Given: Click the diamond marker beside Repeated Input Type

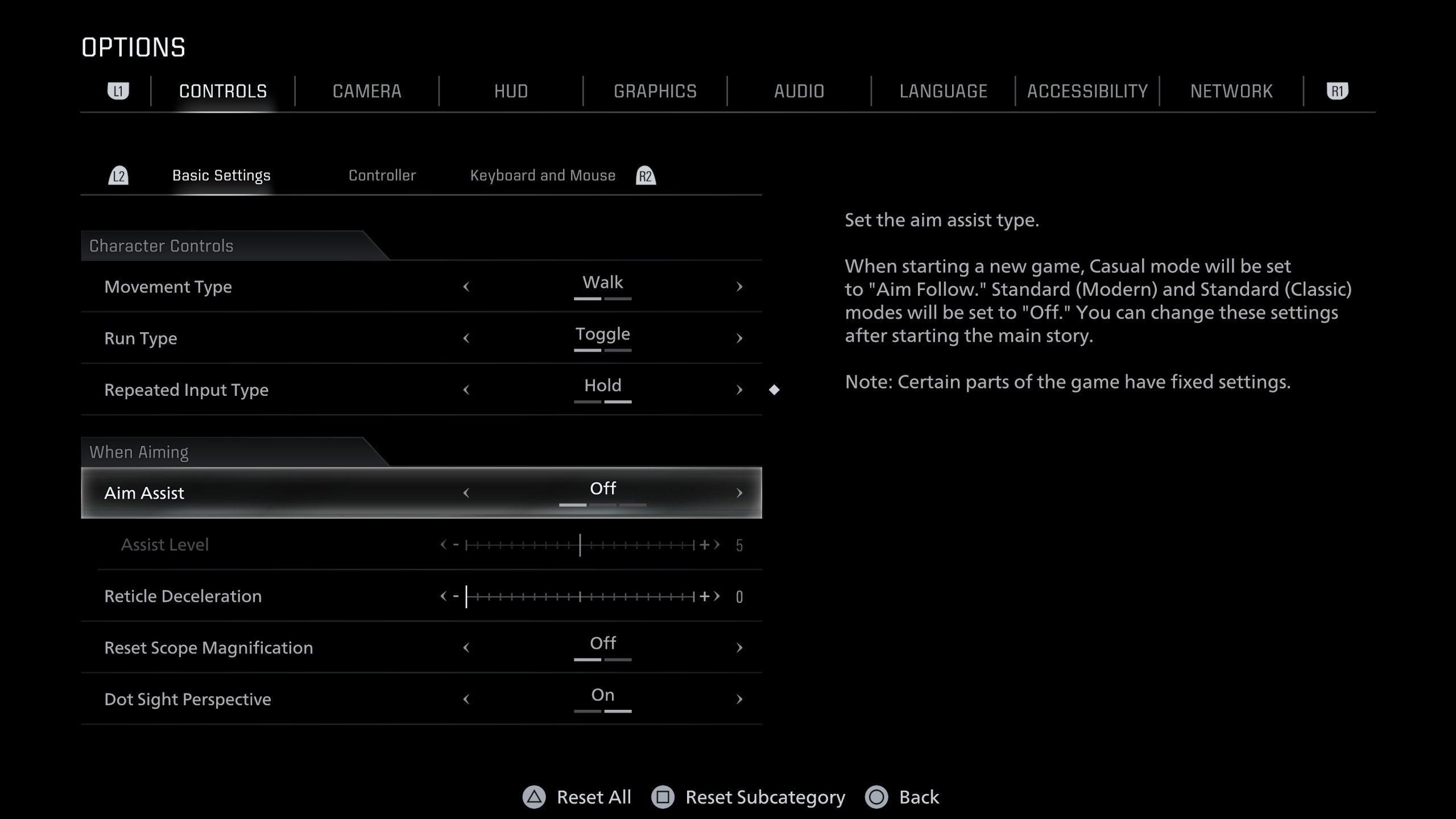Looking at the screenshot, I should coord(775,390).
